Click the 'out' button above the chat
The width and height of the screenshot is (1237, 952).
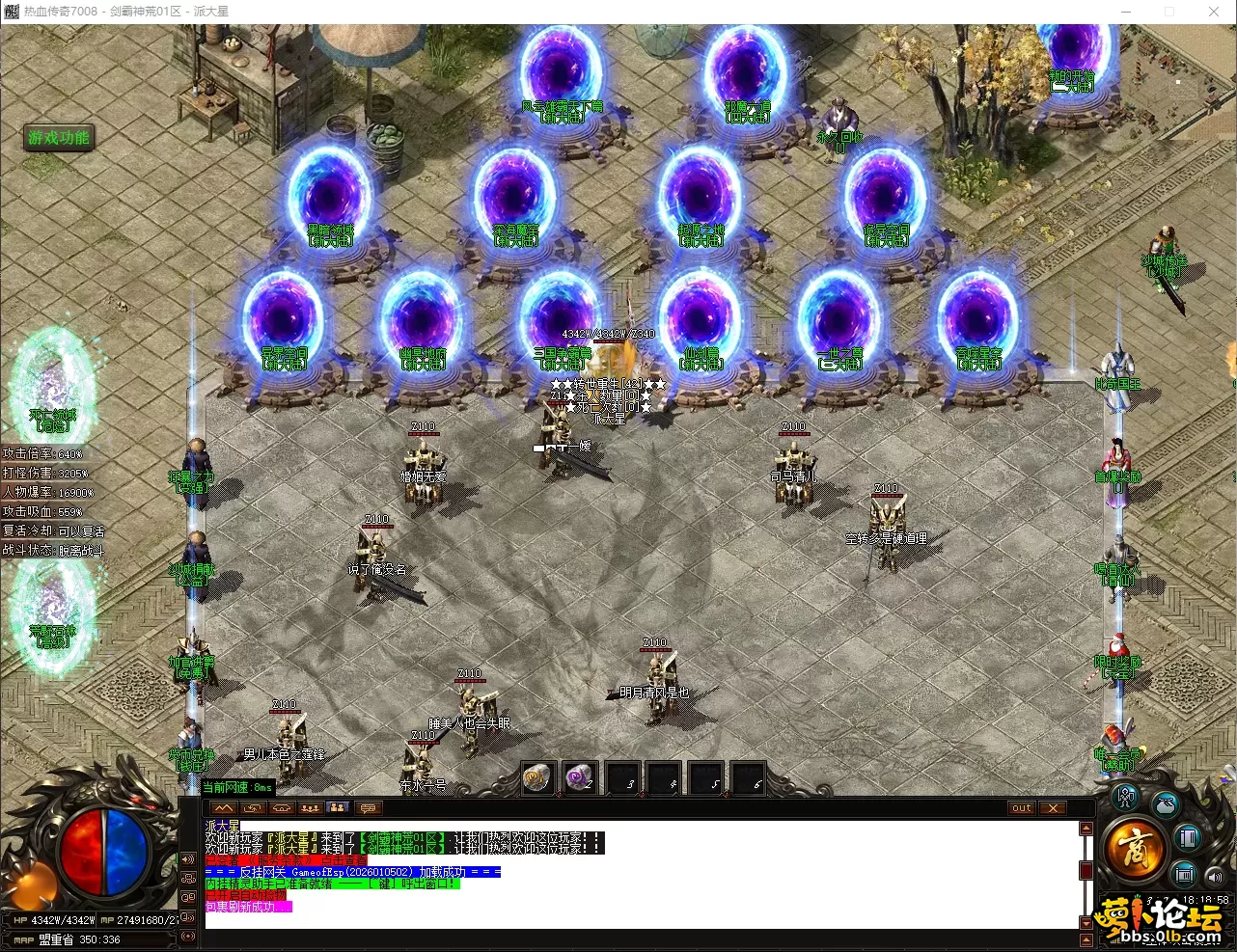(1022, 808)
